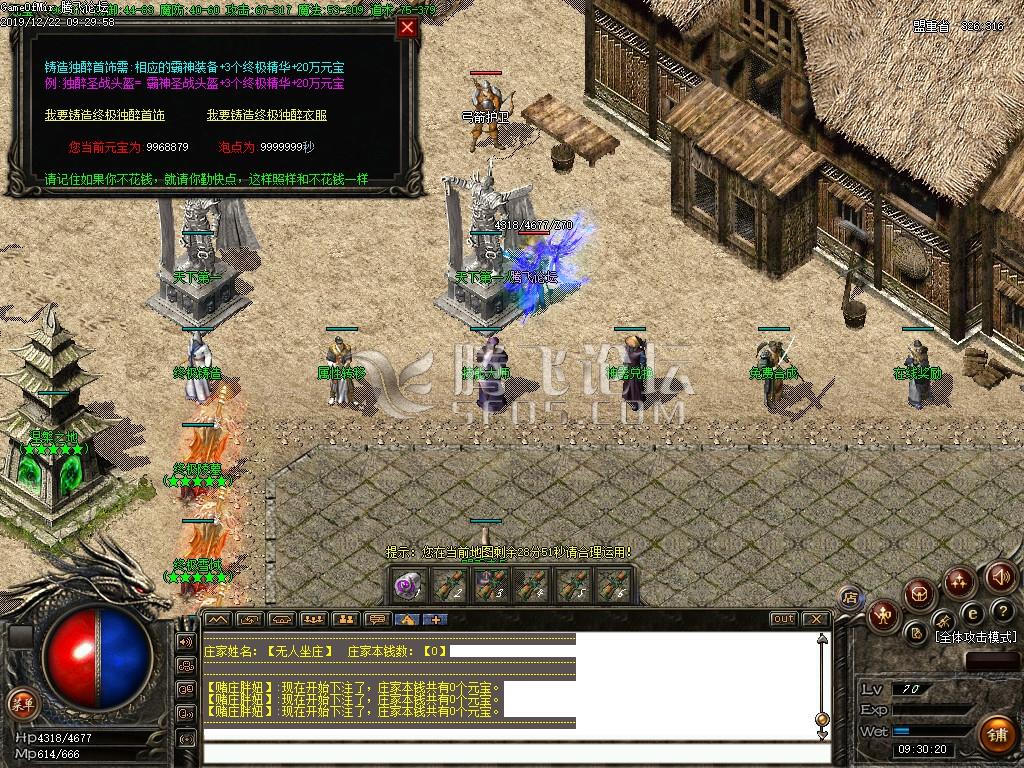Select the speech-bubble chat channel button
Viewport: 1024px width, 768px height.
coord(376,619)
